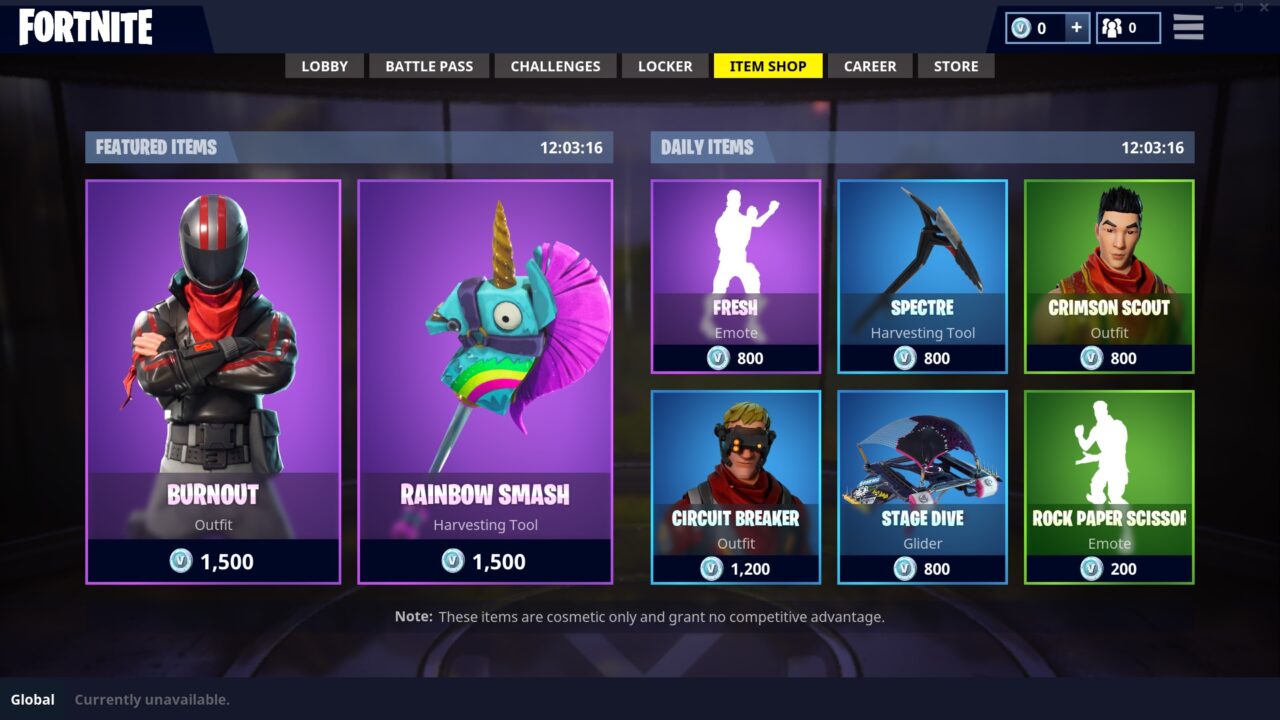The width and height of the screenshot is (1280, 720).
Task: Select the Rock Paper Scissors emote icon
Action: tap(1109, 450)
